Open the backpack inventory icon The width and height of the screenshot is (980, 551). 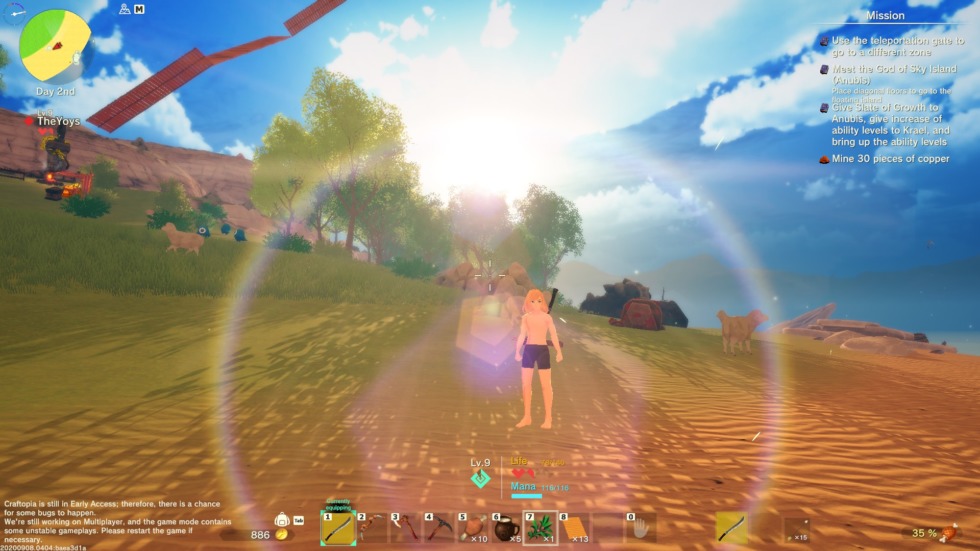[282, 521]
